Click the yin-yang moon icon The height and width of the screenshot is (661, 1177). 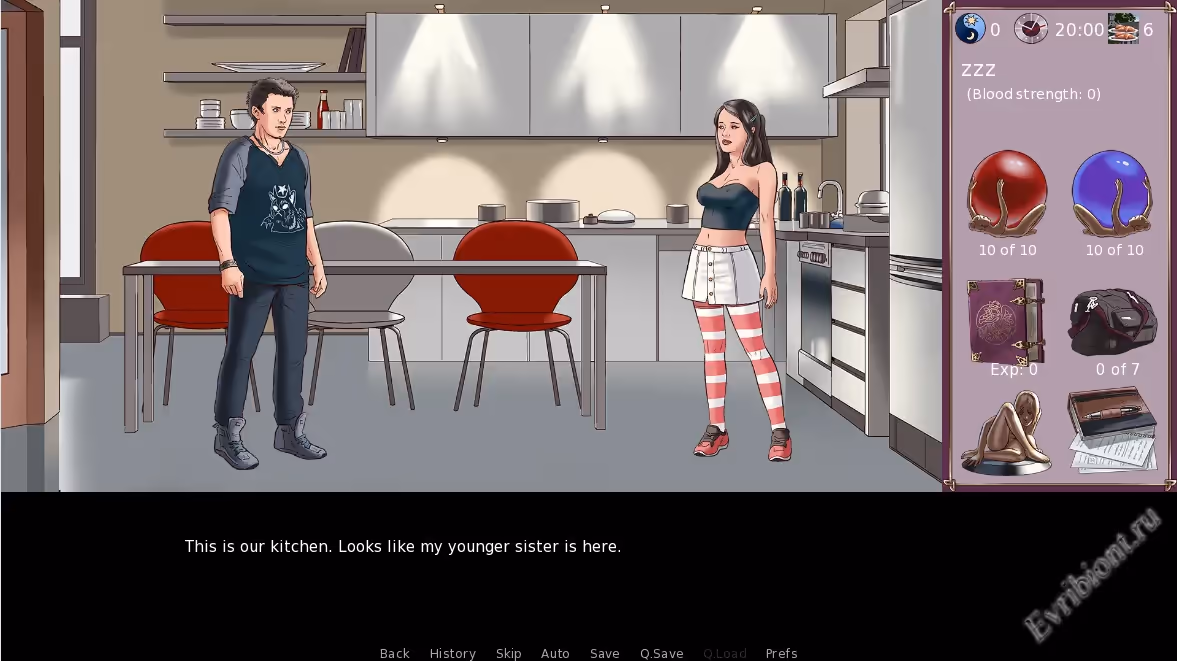[970, 29]
